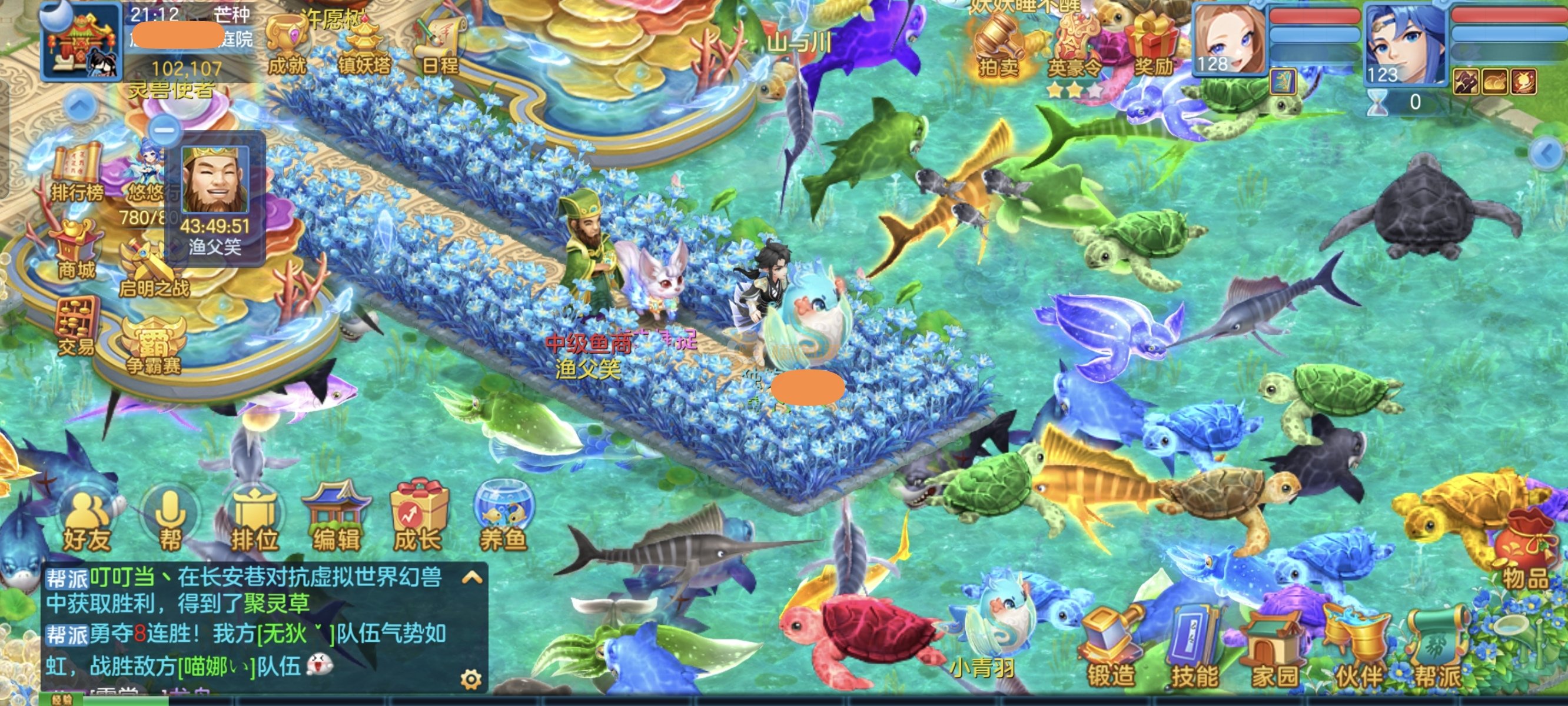Viewport: 1568px width, 706px height.
Task: Claim rewards via the 奖励 gift icon
Action: [1153, 46]
